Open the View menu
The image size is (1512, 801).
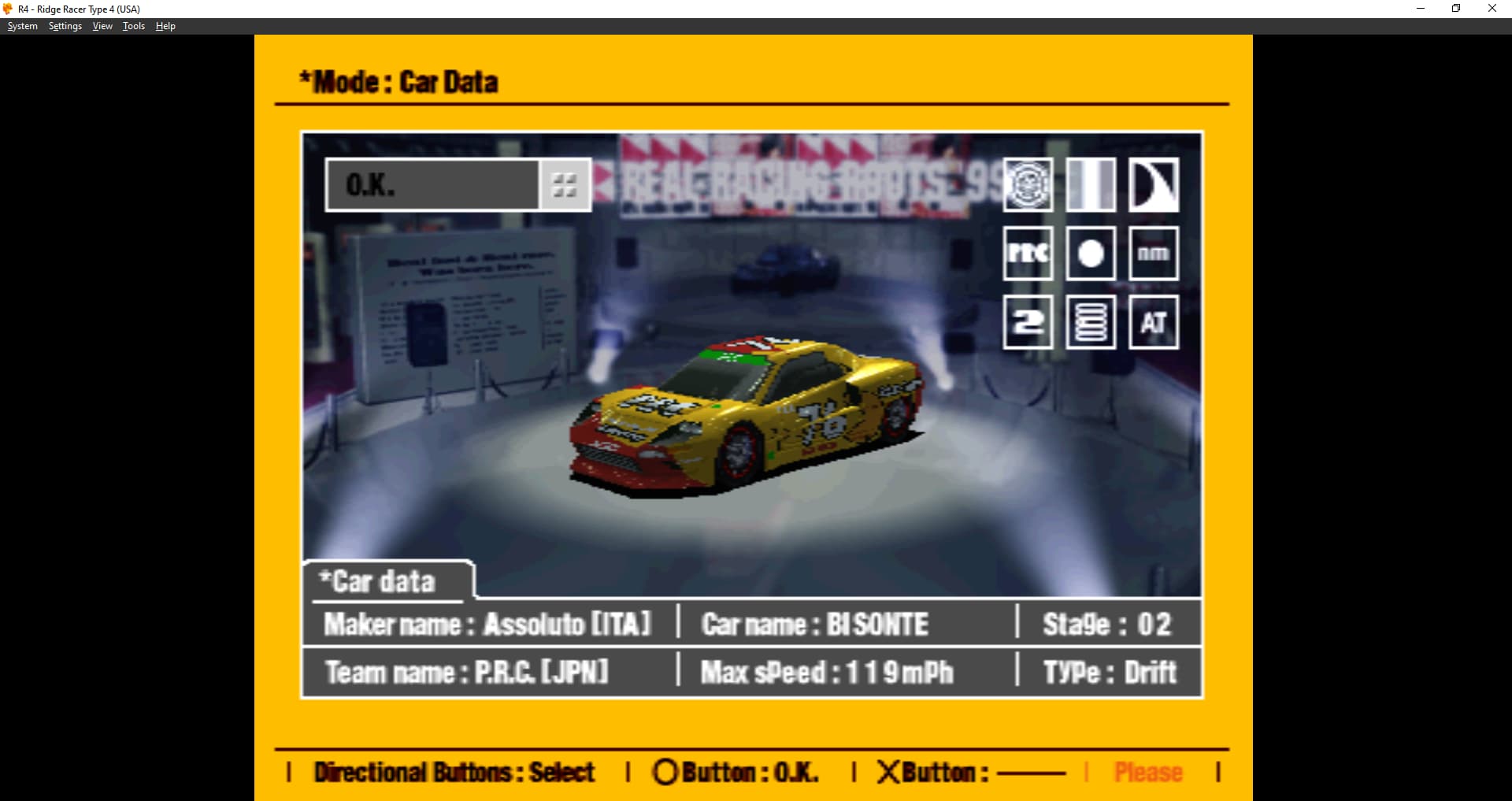(102, 26)
